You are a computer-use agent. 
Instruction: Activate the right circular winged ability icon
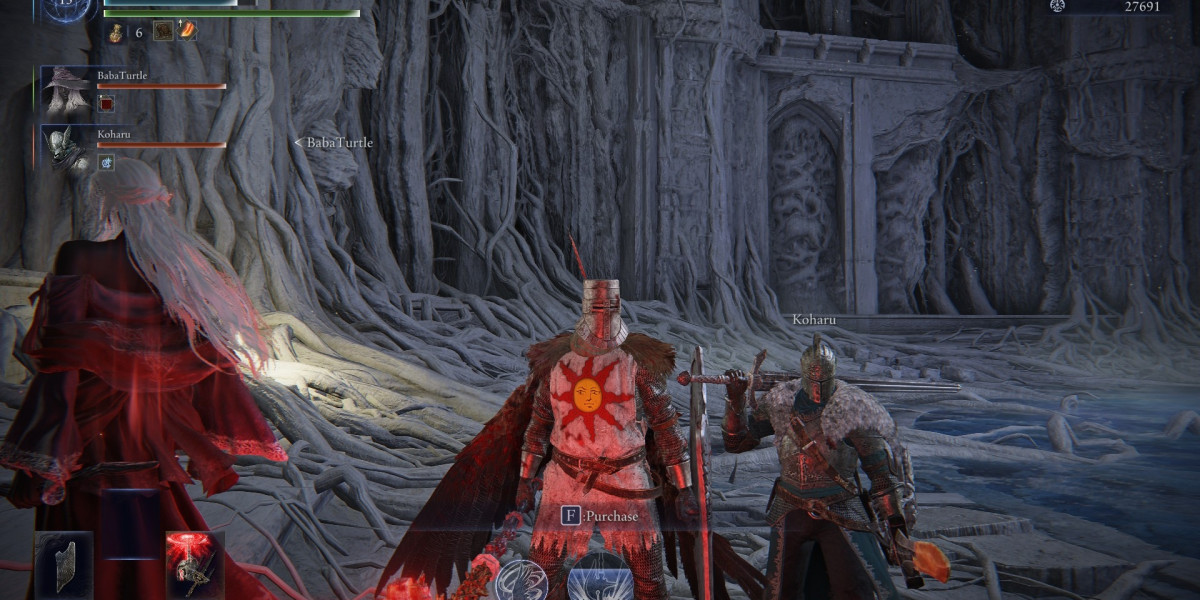pyautogui.click(x=601, y=580)
